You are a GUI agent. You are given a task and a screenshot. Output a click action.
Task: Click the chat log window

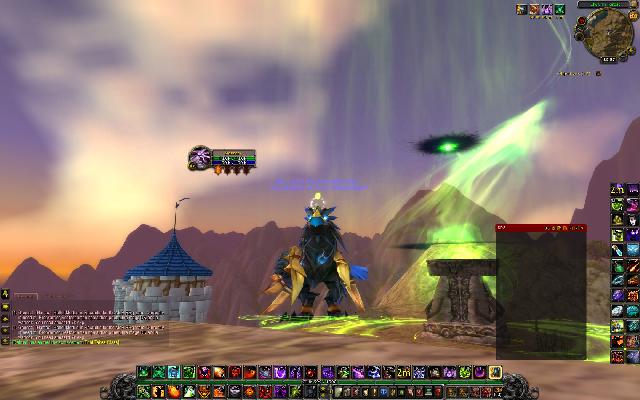pyautogui.click(x=85, y=322)
